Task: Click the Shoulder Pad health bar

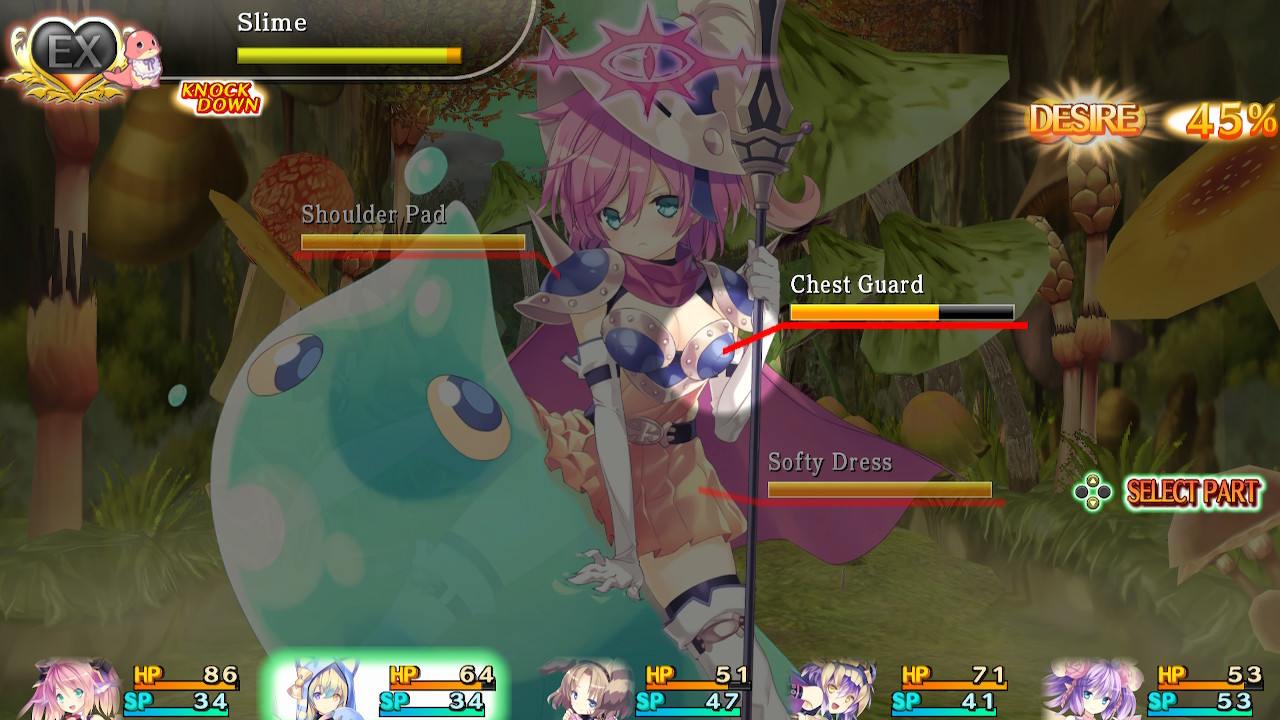Action: click(x=412, y=241)
